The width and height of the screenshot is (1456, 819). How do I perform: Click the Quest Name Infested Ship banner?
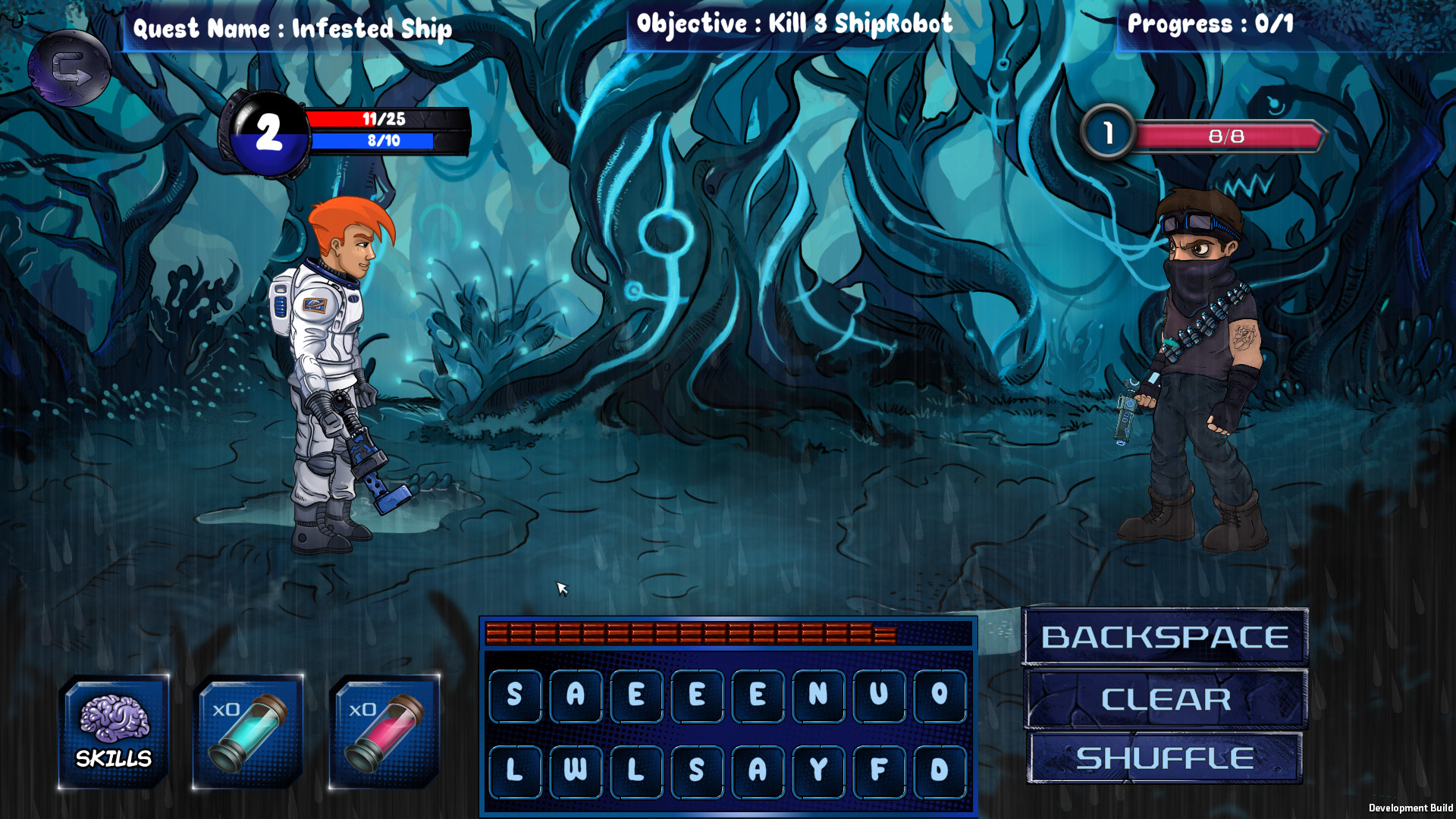tap(293, 30)
